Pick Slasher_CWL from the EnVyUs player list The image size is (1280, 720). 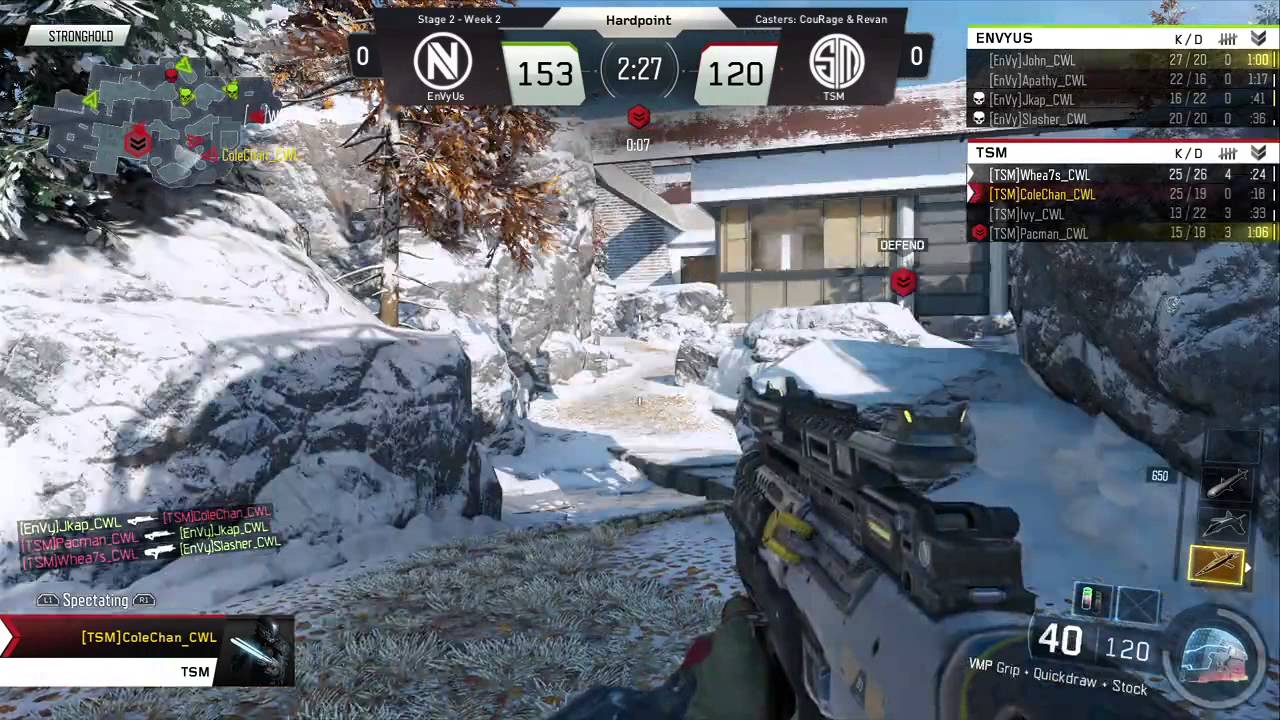pyautogui.click(x=1120, y=119)
